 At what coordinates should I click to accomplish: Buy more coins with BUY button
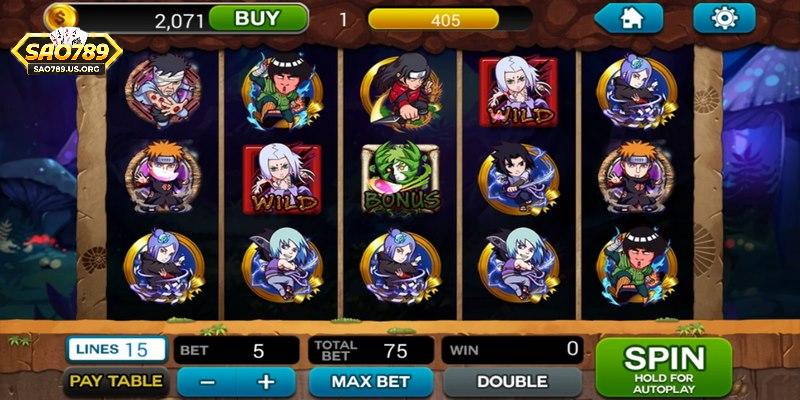click(256, 18)
